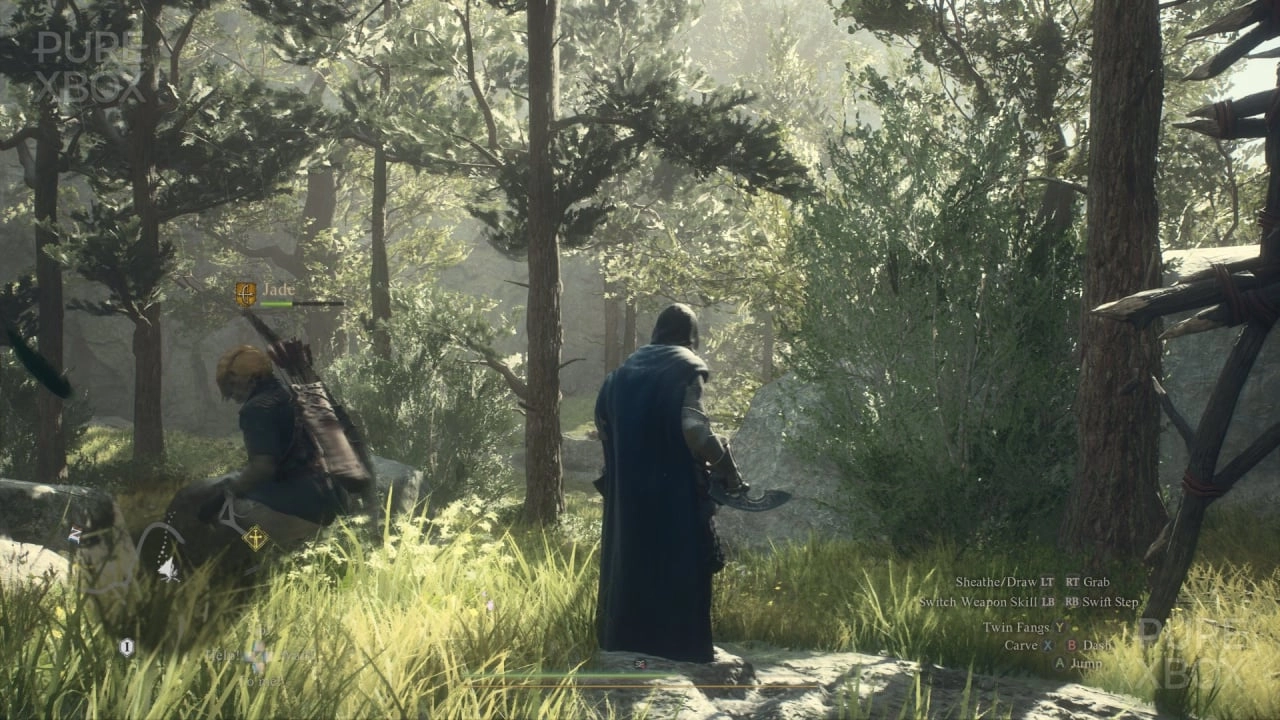Click the rank I badge near the minimap

click(x=126, y=646)
